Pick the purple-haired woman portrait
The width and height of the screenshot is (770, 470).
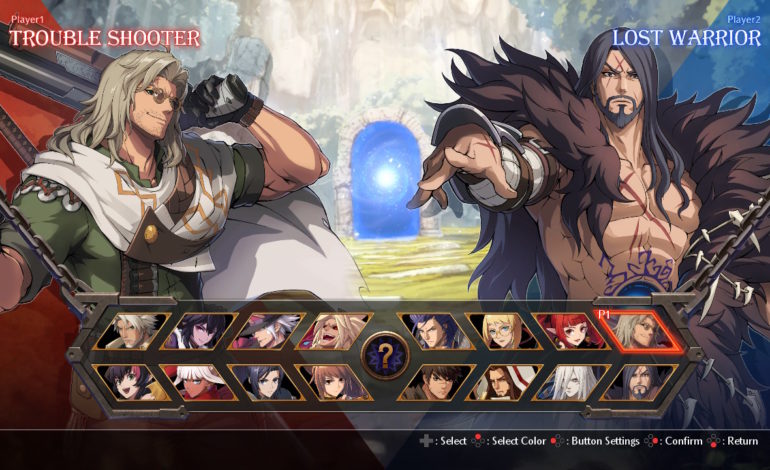click(x=199, y=331)
